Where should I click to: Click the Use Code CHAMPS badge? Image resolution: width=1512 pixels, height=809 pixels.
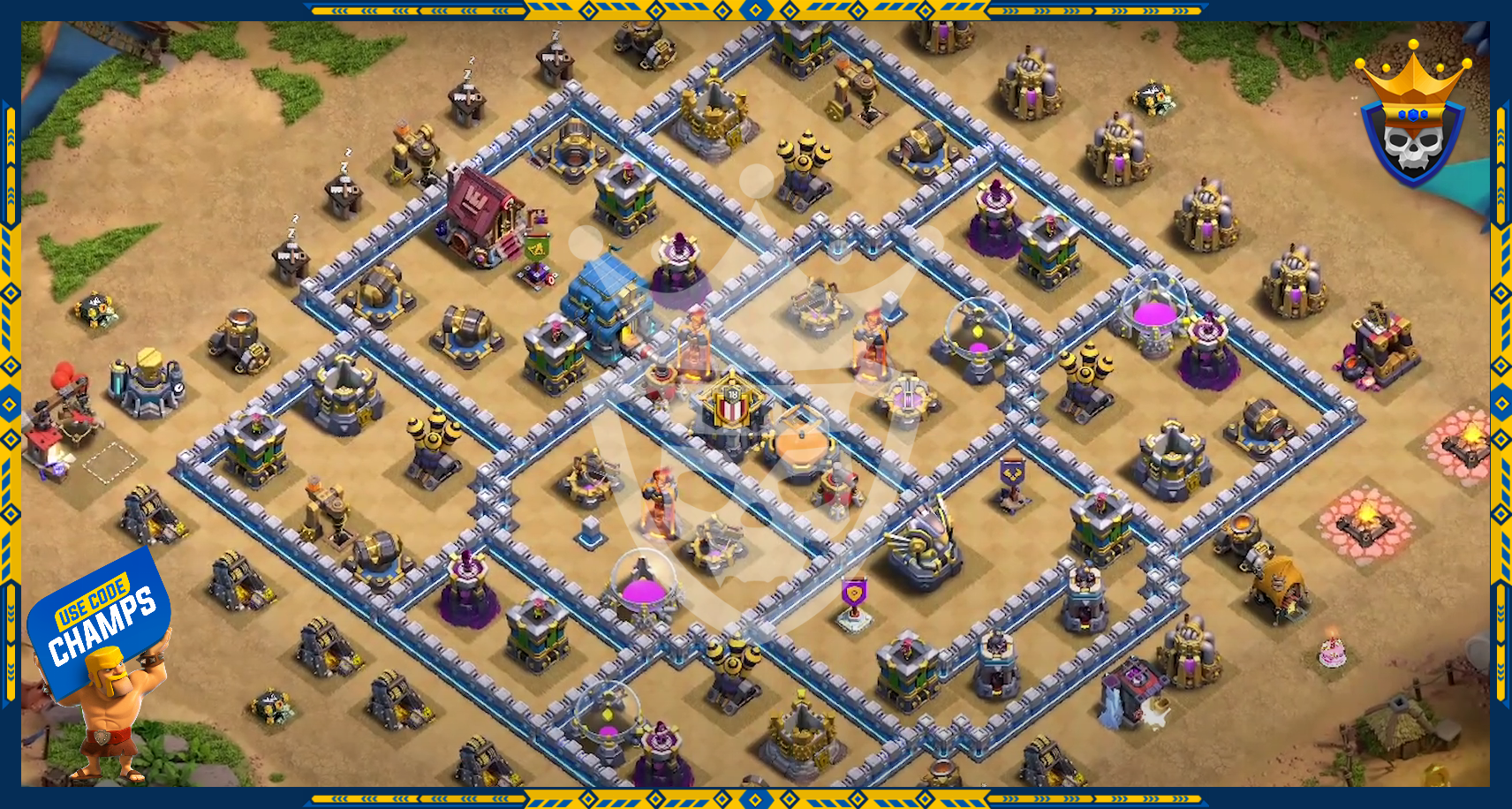click(99, 620)
